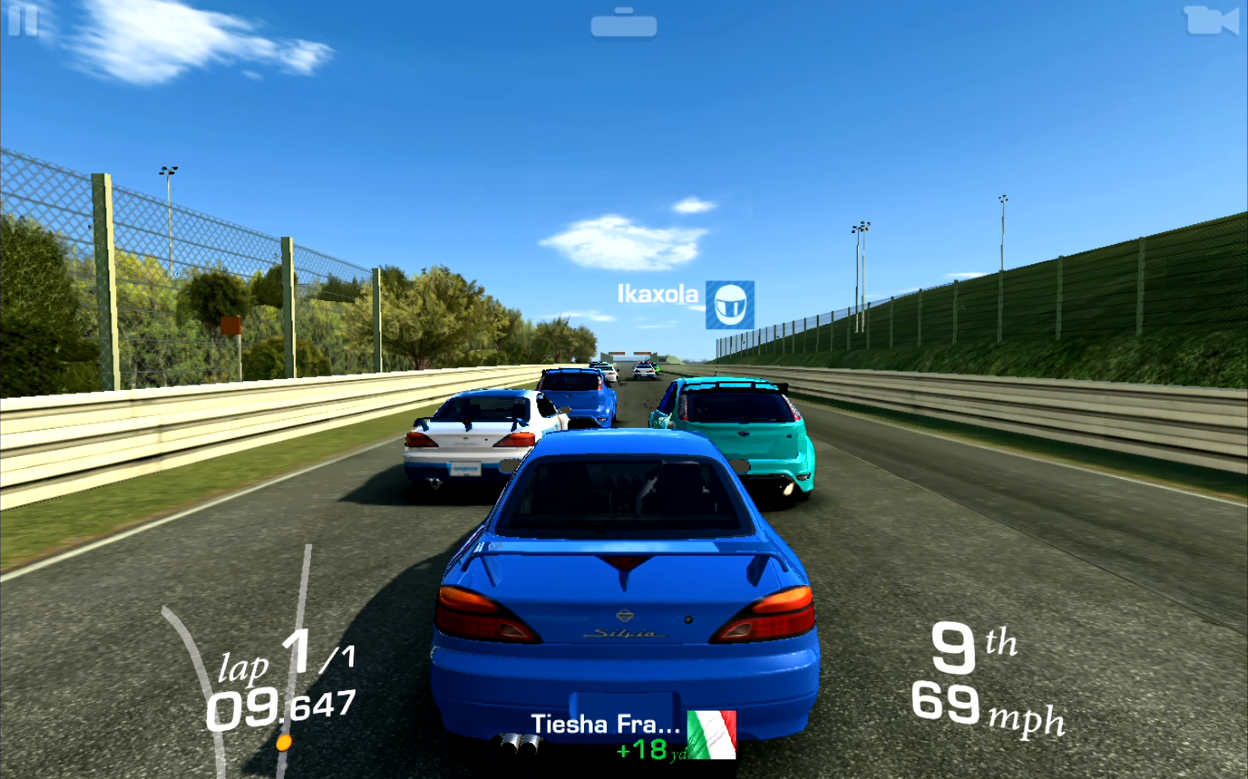Pause the race

pos(21,20)
